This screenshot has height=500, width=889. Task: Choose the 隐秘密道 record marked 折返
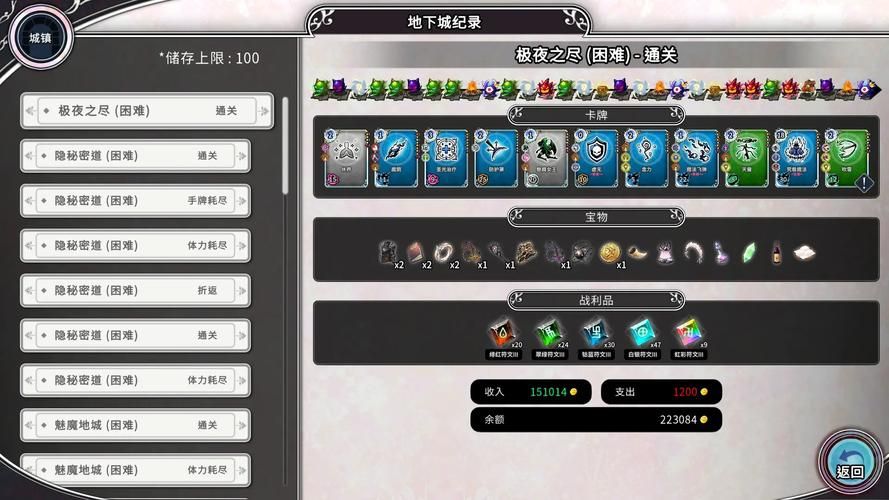pos(135,291)
